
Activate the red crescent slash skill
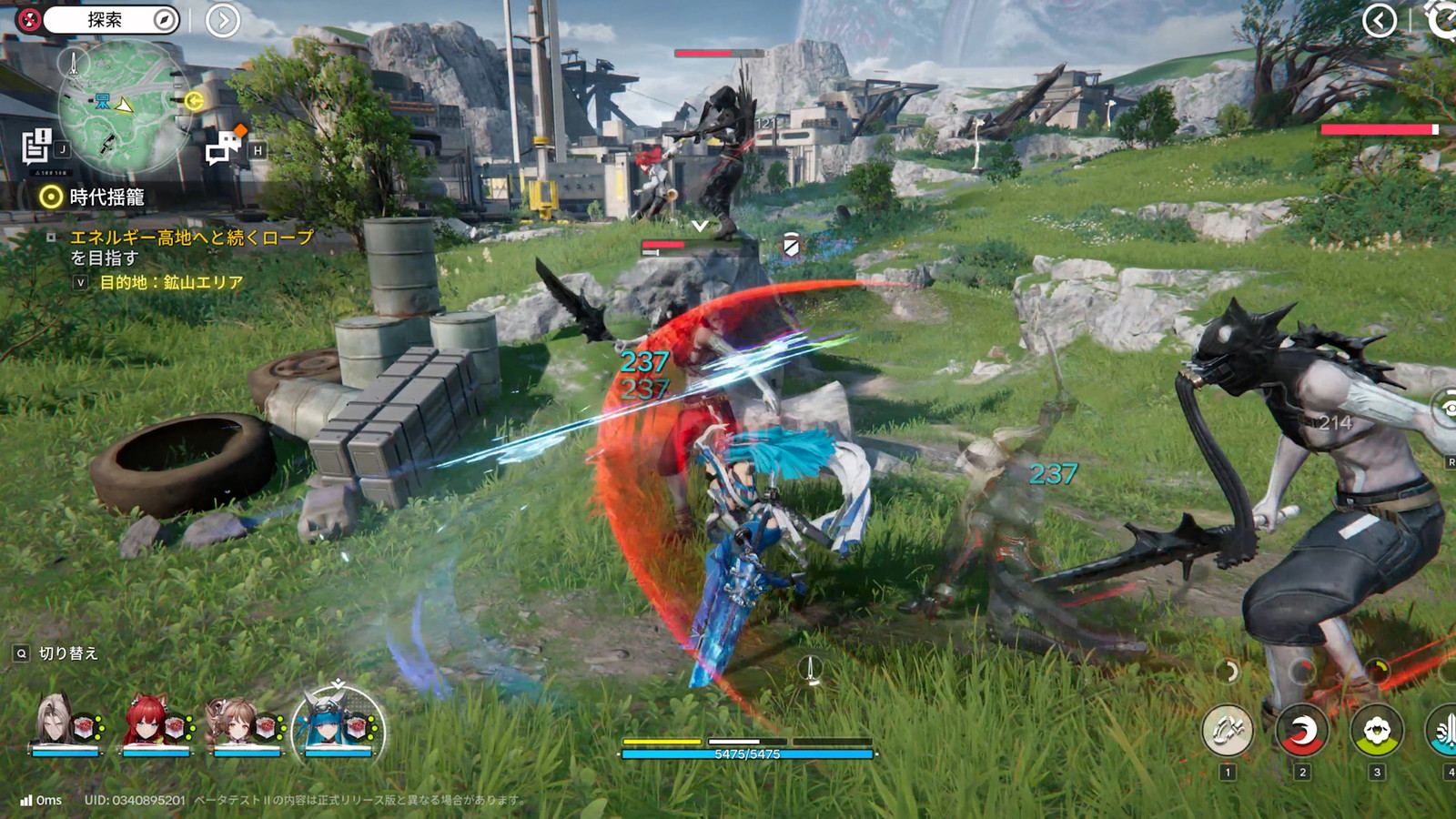[x=1301, y=731]
